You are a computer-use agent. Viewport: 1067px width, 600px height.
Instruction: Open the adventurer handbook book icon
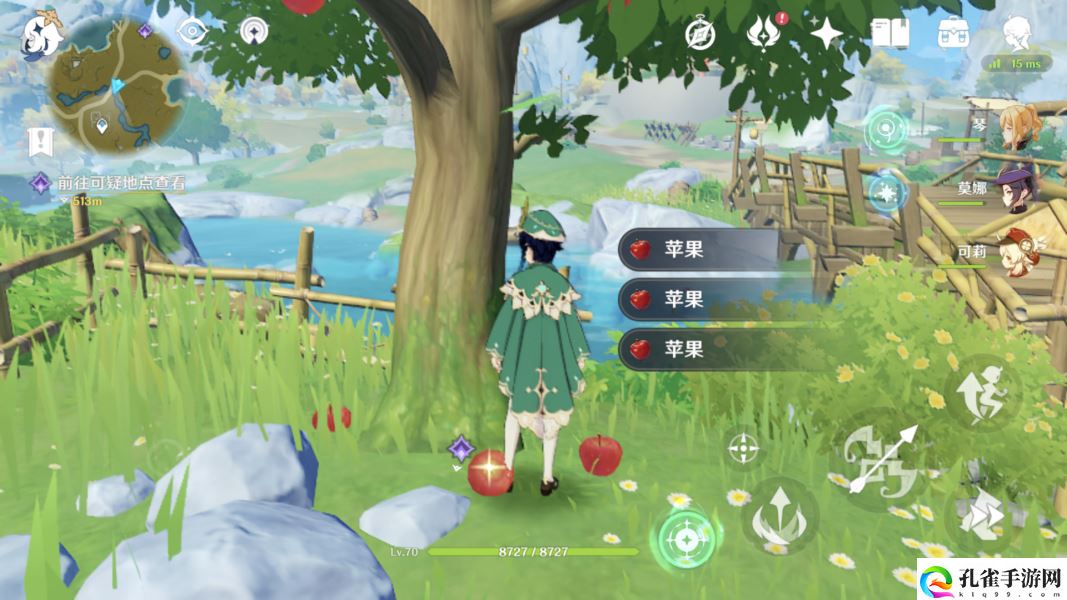[x=889, y=33]
